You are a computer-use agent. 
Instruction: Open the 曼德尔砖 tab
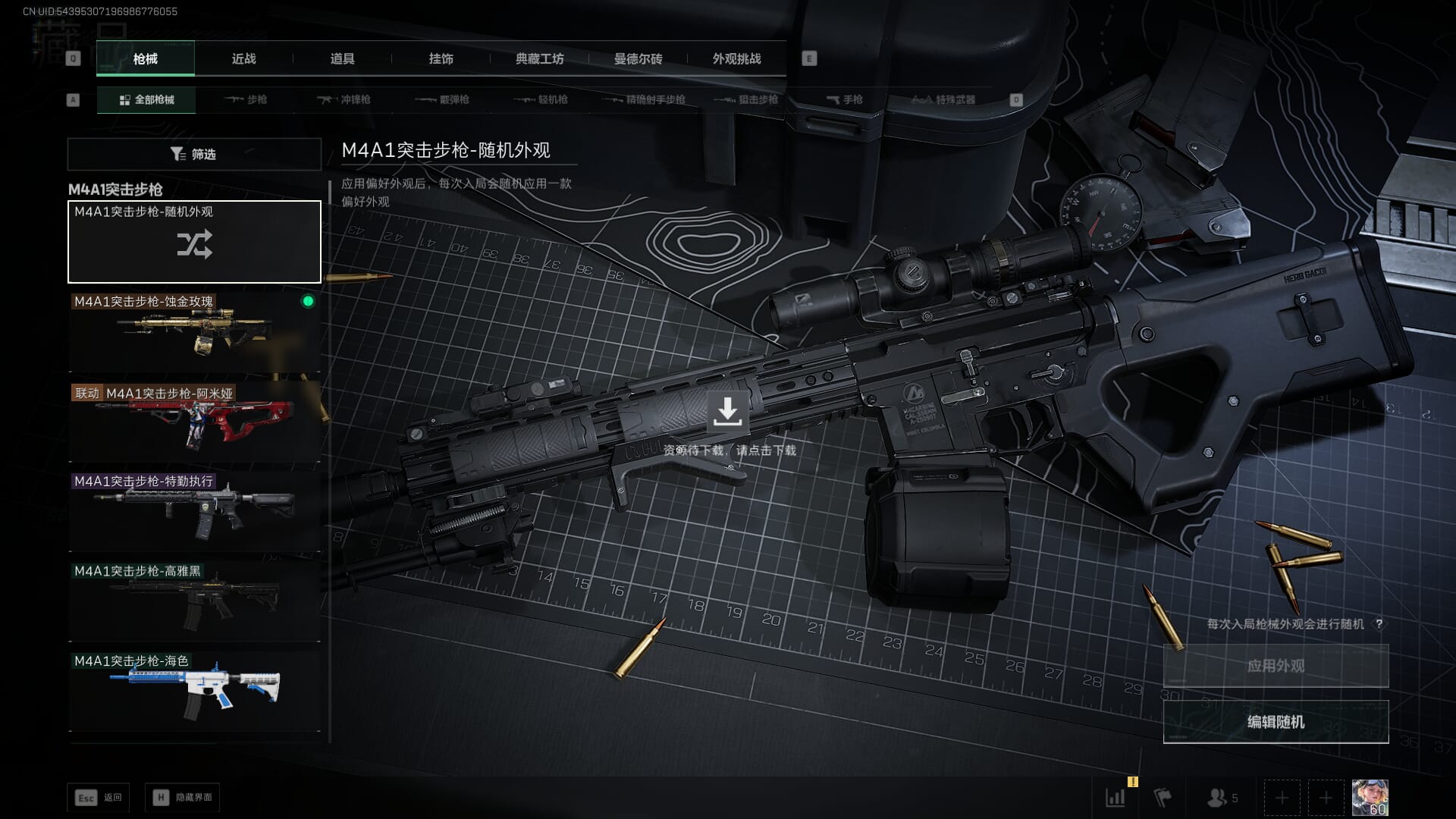[x=638, y=58]
